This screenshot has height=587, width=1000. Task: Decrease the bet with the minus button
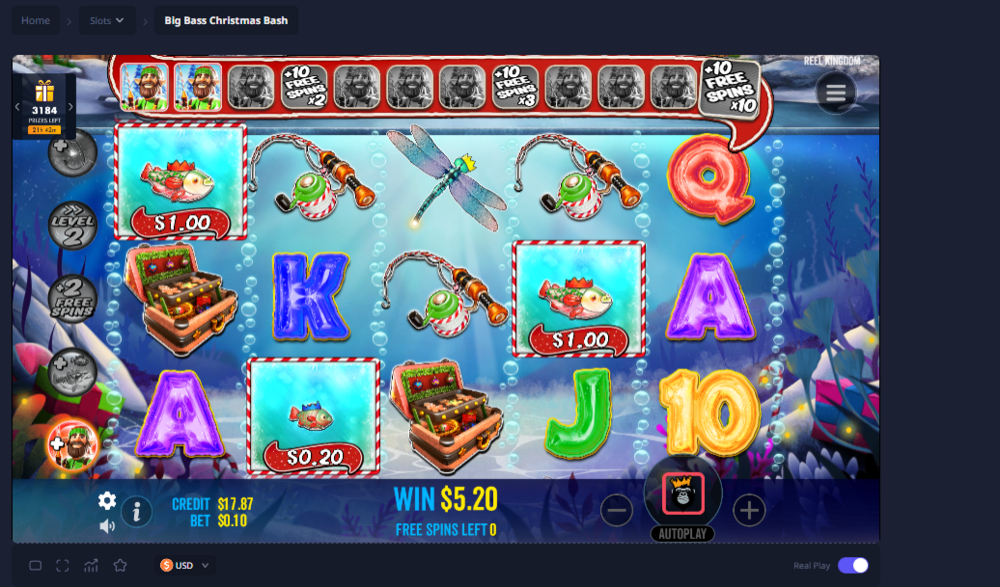(x=617, y=511)
